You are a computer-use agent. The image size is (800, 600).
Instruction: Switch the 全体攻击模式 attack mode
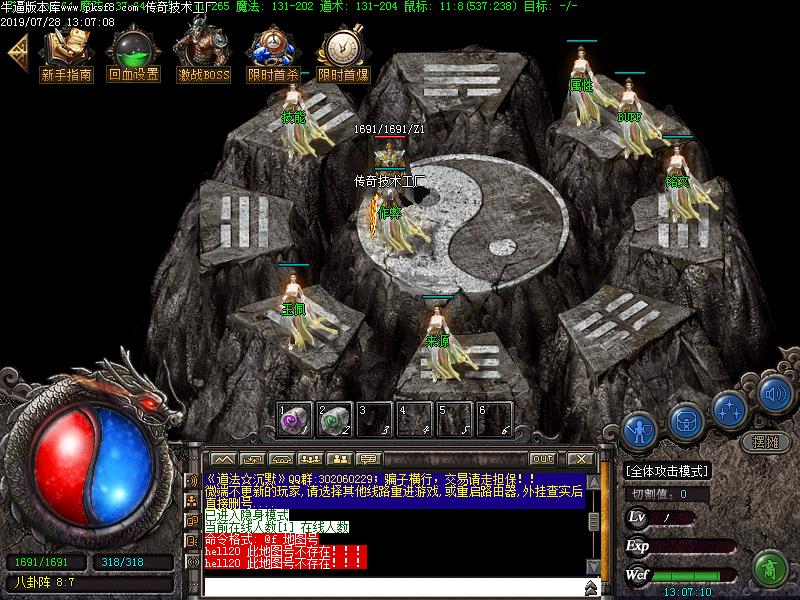[x=667, y=471]
